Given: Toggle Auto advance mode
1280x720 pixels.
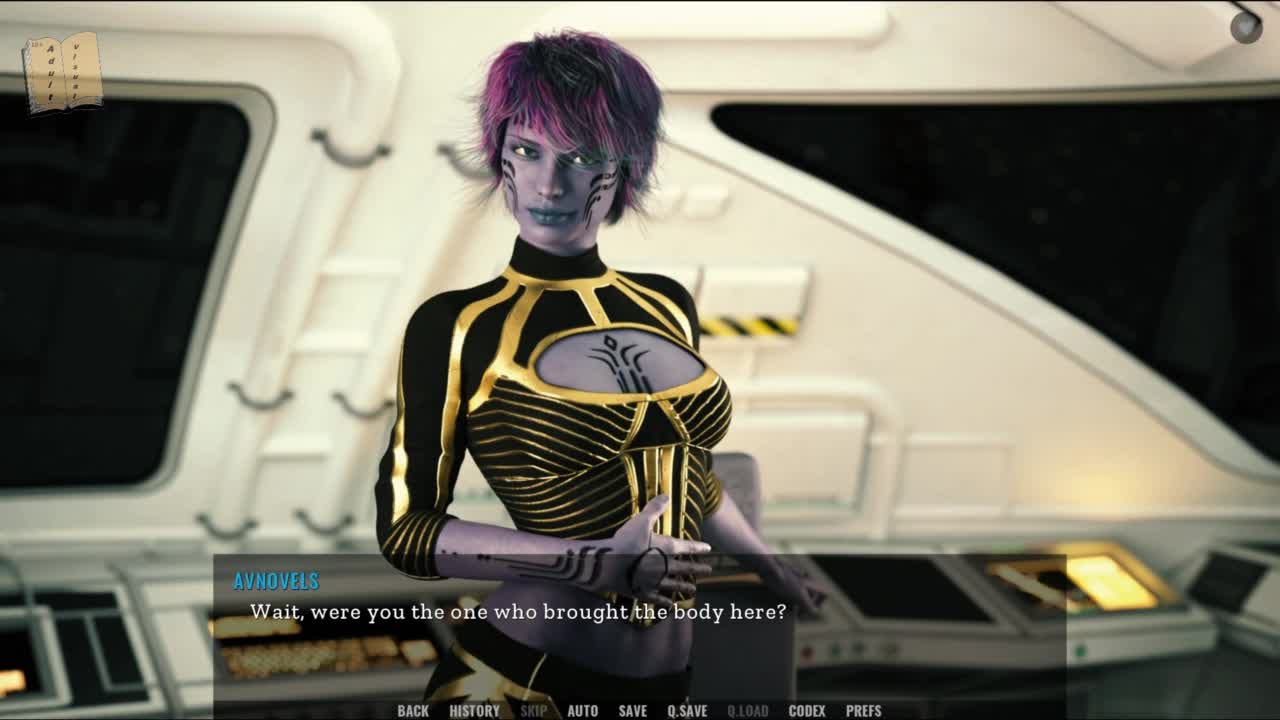Looking at the screenshot, I should [x=582, y=711].
